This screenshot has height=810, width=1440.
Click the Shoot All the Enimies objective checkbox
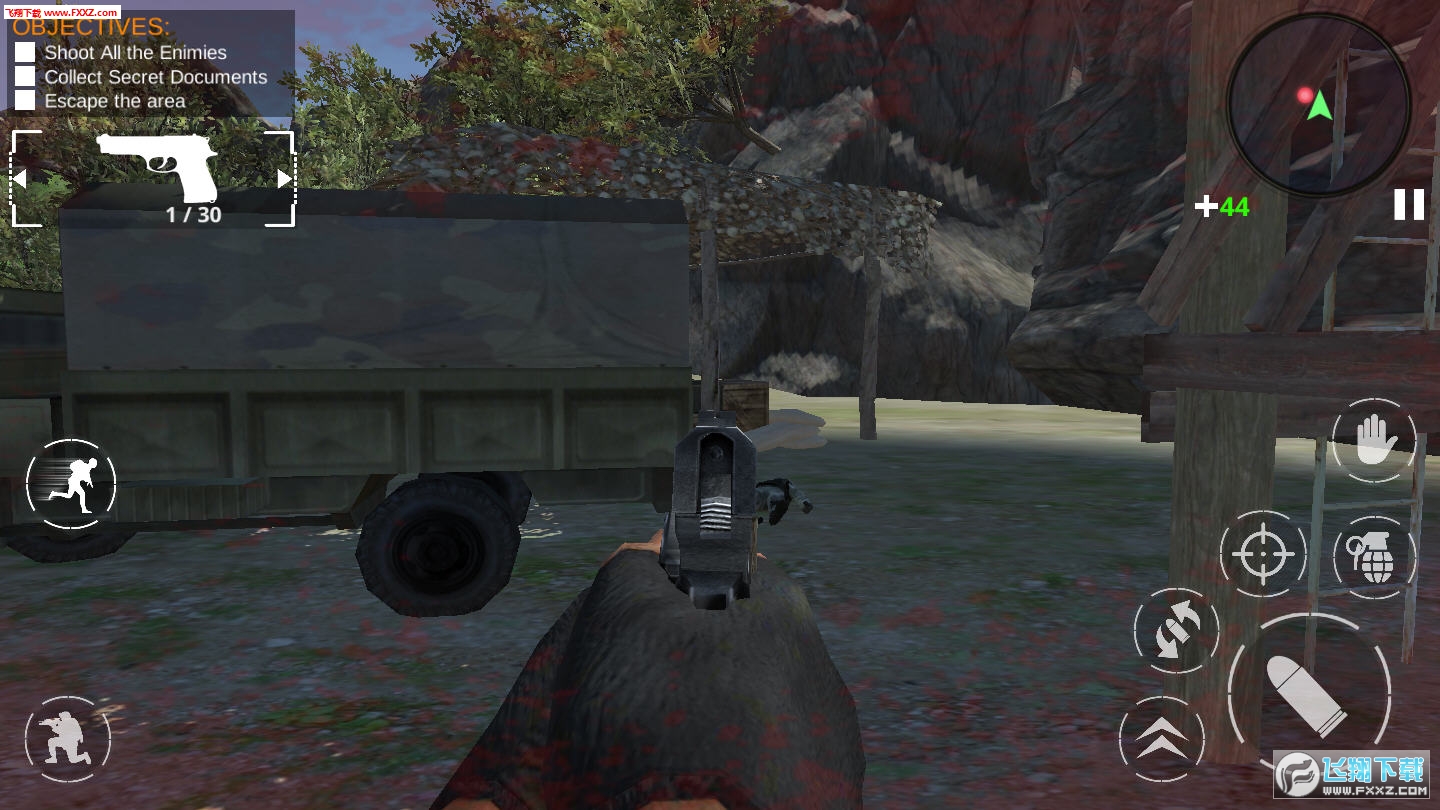25,52
